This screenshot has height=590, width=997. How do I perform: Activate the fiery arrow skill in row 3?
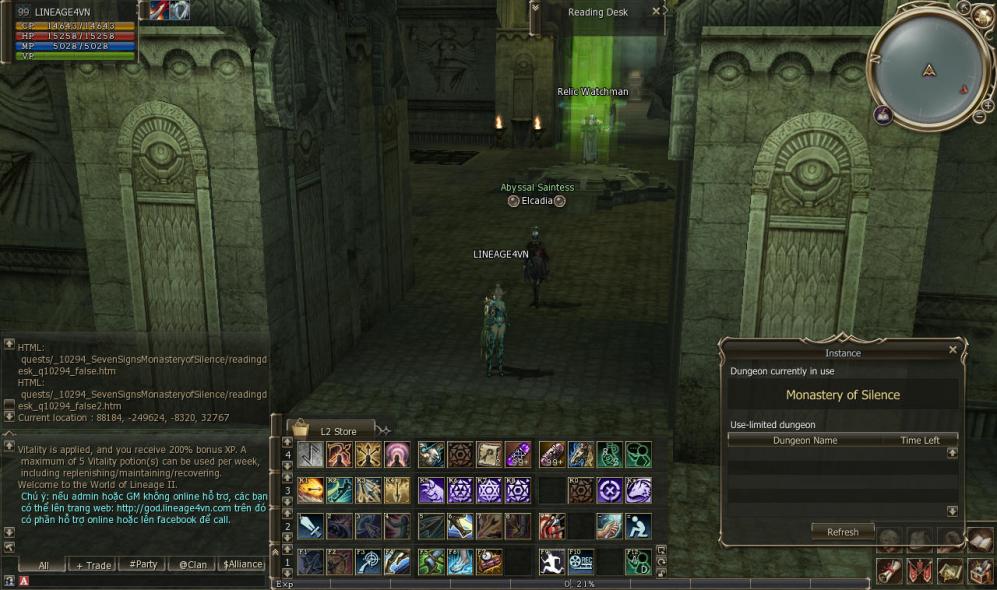click(310, 490)
